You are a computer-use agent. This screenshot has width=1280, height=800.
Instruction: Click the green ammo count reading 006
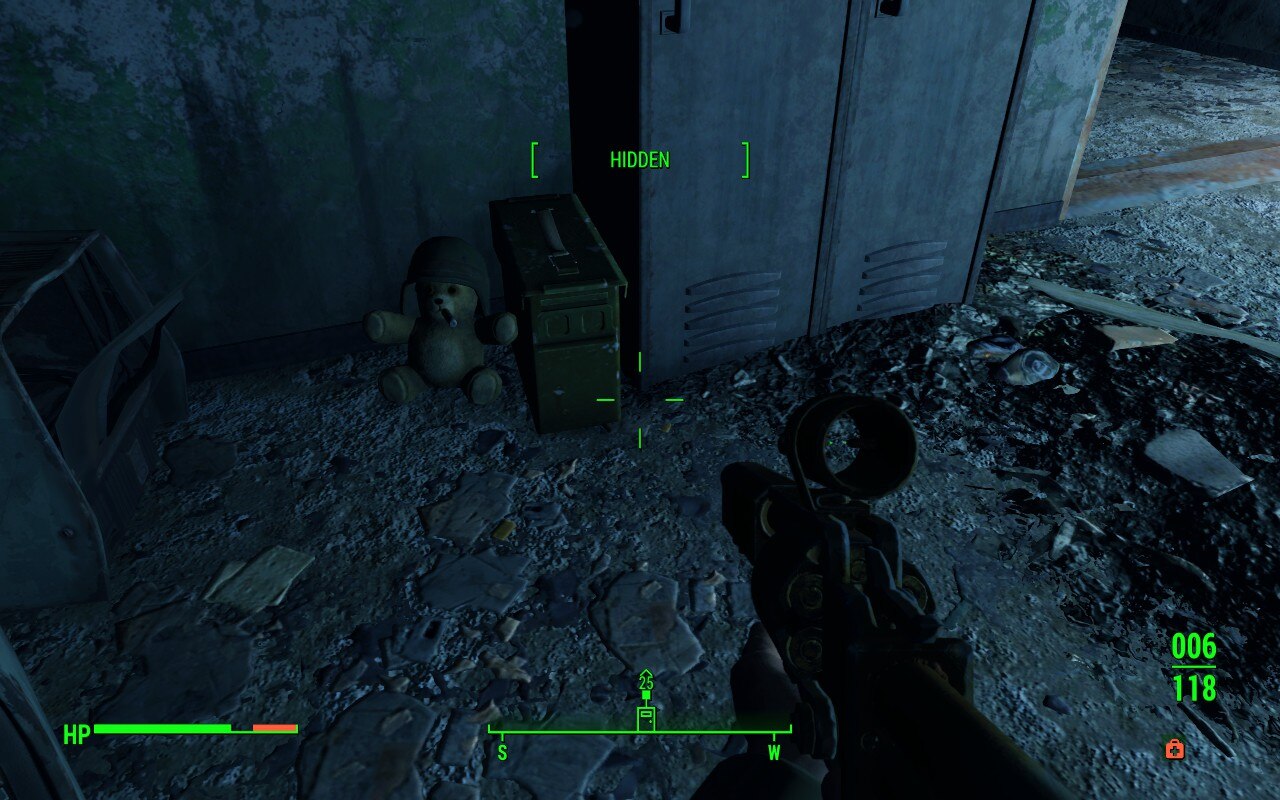[1196, 645]
